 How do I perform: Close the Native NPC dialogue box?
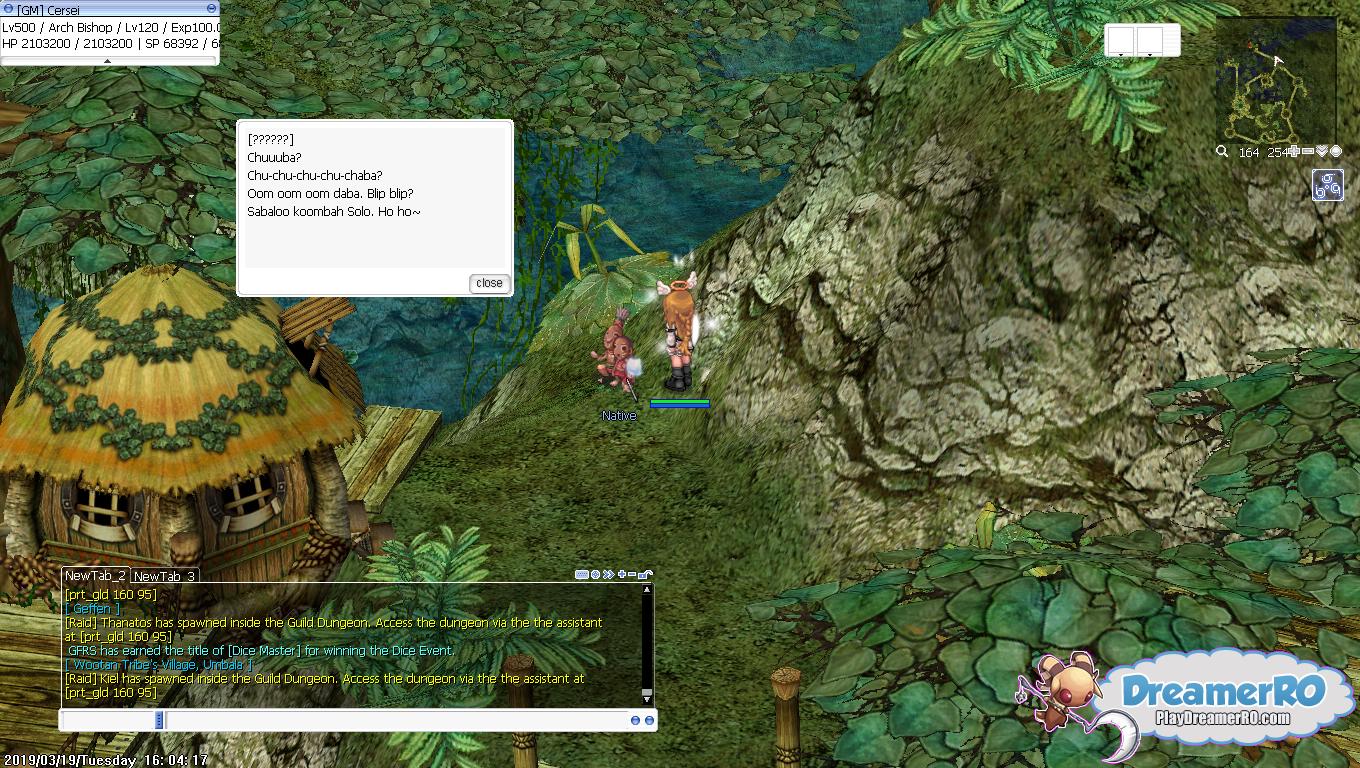point(489,283)
